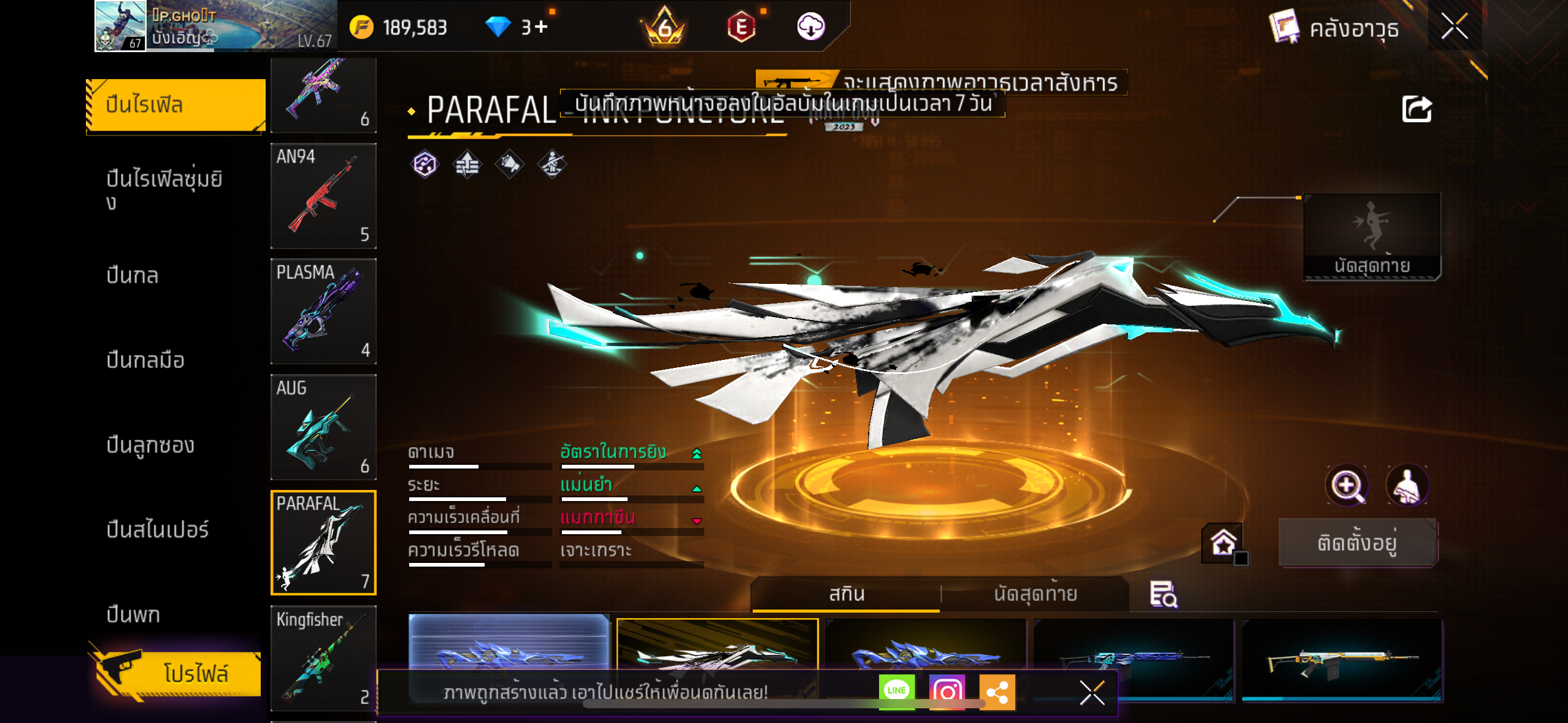Choose the ปืนสไนเปอร์ sniper category
The width and height of the screenshot is (1568, 723).
(x=158, y=529)
